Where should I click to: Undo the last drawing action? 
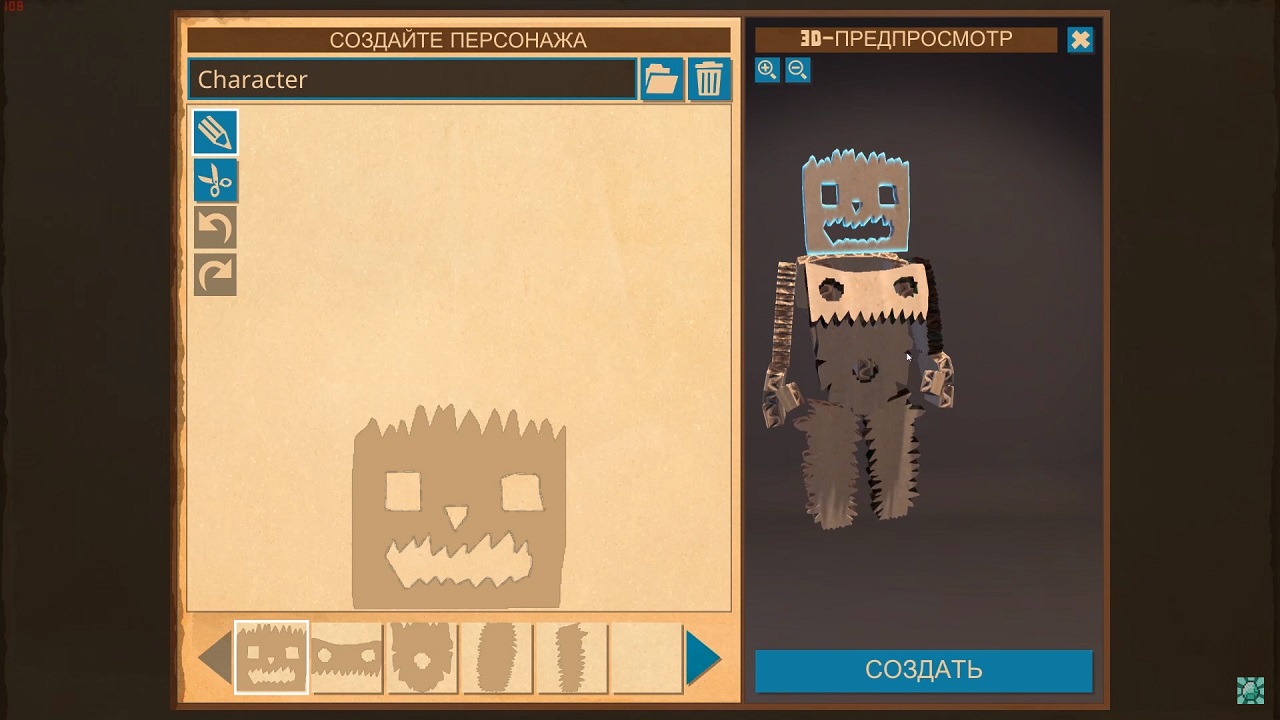coord(215,228)
